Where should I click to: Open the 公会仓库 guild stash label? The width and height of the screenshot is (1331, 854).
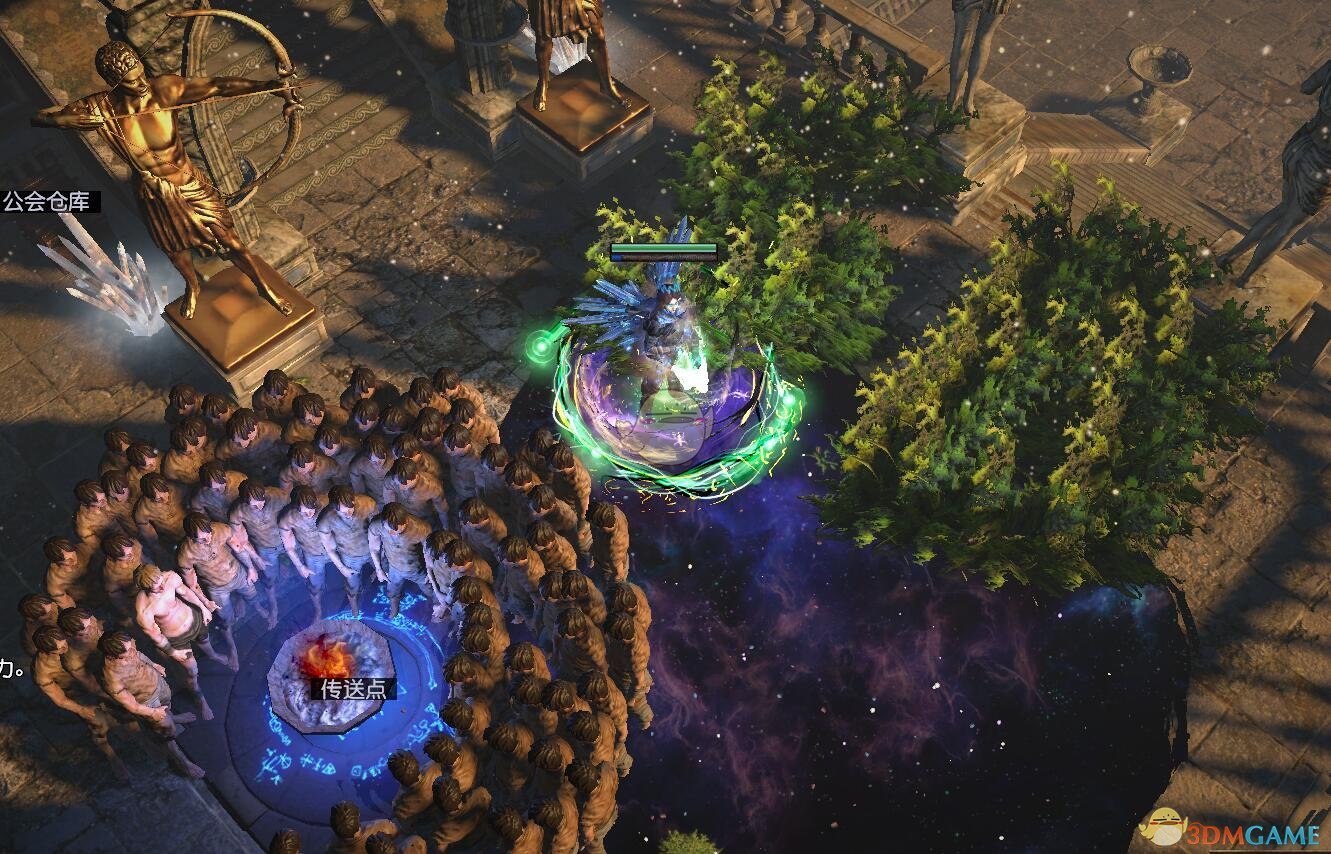coord(47,202)
